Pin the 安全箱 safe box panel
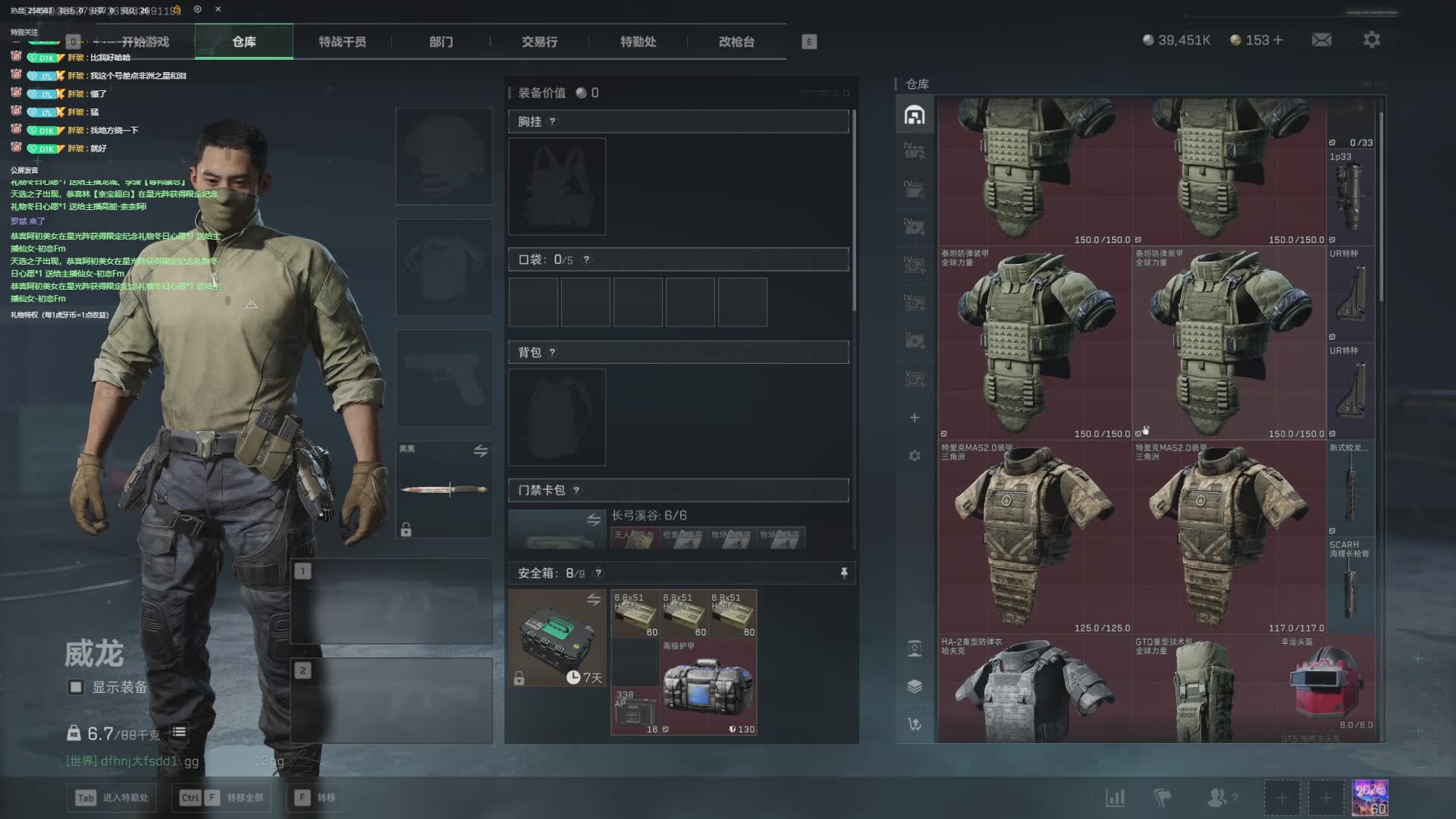The image size is (1456, 819). pyautogui.click(x=844, y=573)
